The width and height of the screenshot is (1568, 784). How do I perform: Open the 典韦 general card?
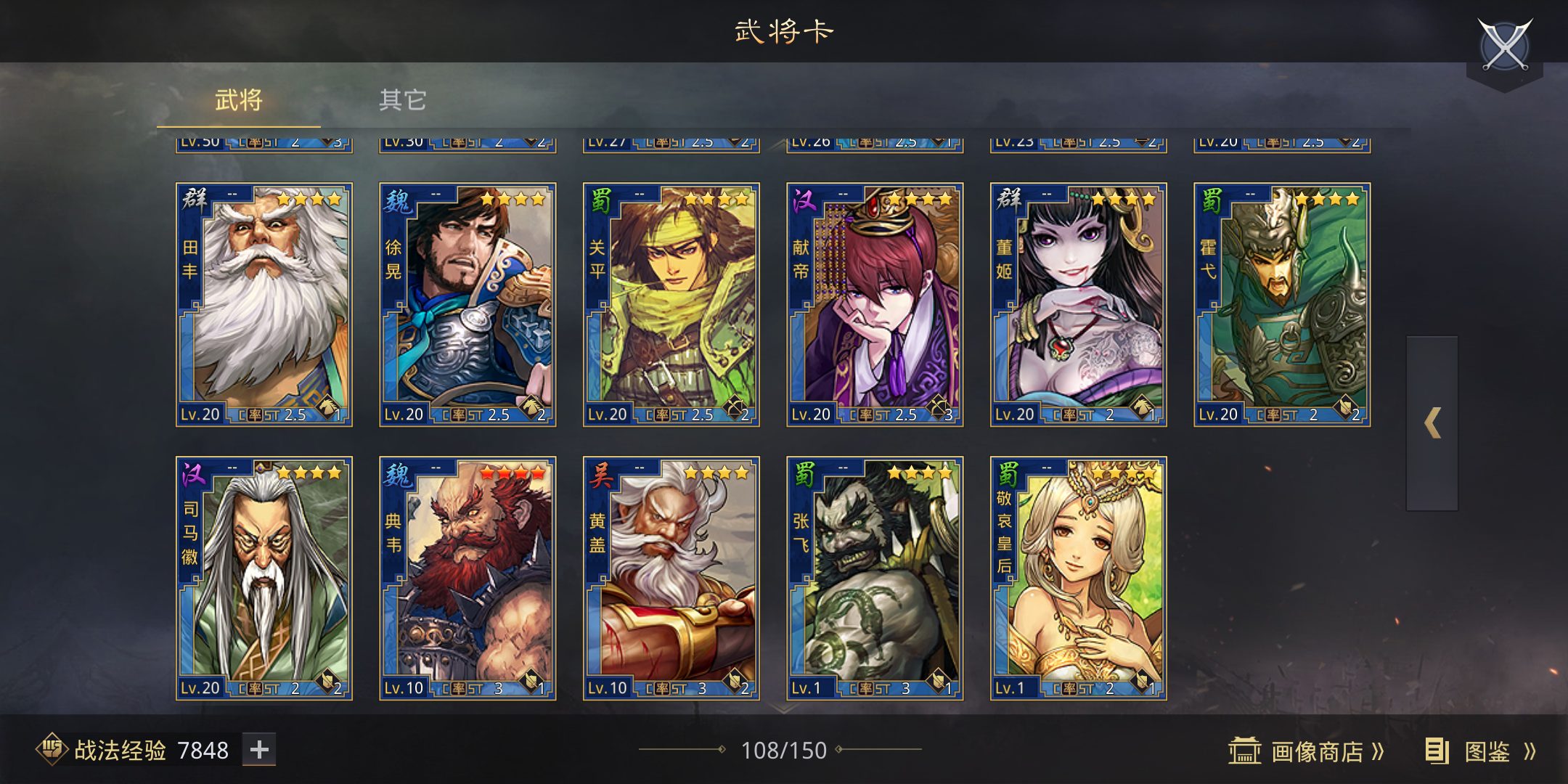click(x=467, y=578)
